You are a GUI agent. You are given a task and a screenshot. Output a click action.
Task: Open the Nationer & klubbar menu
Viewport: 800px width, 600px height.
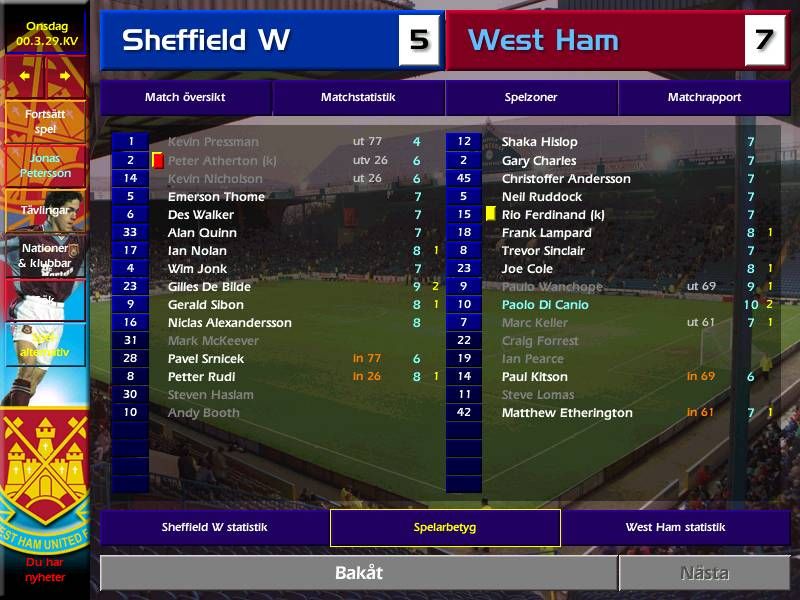(45, 255)
